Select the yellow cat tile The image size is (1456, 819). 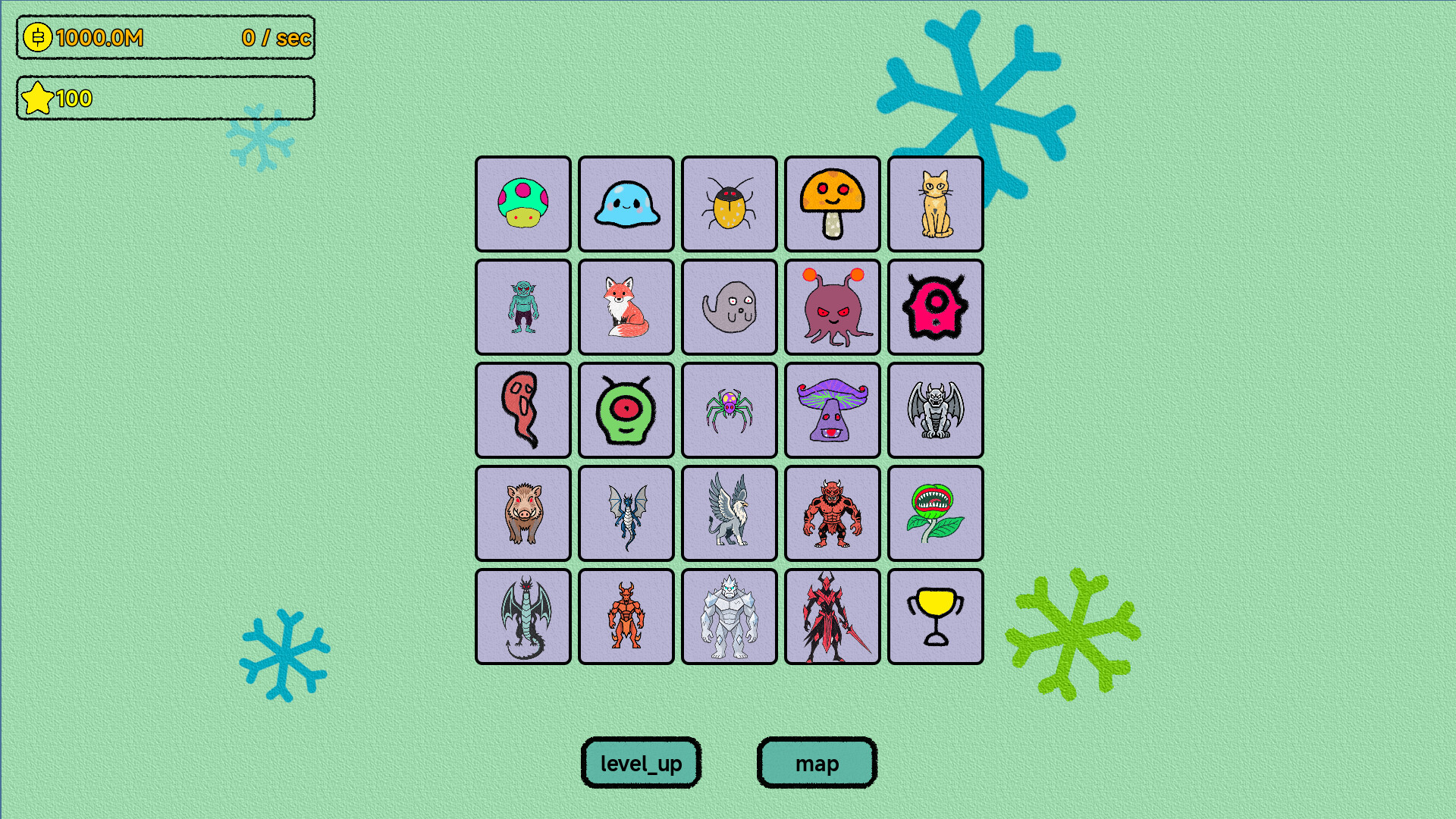[936, 205]
